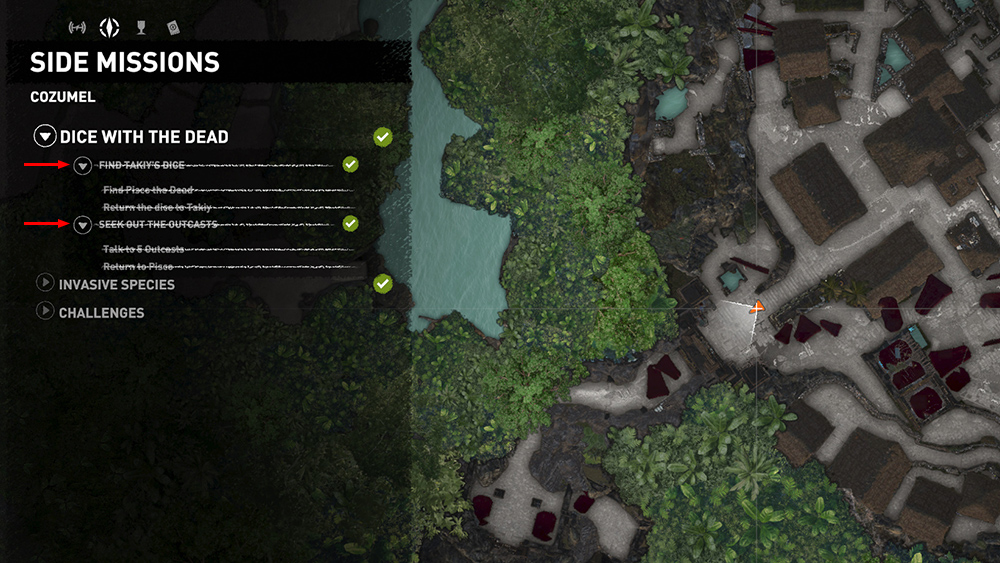1000x563 pixels.
Task: Expand the Invasive Species mission
Action: pos(45,284)
